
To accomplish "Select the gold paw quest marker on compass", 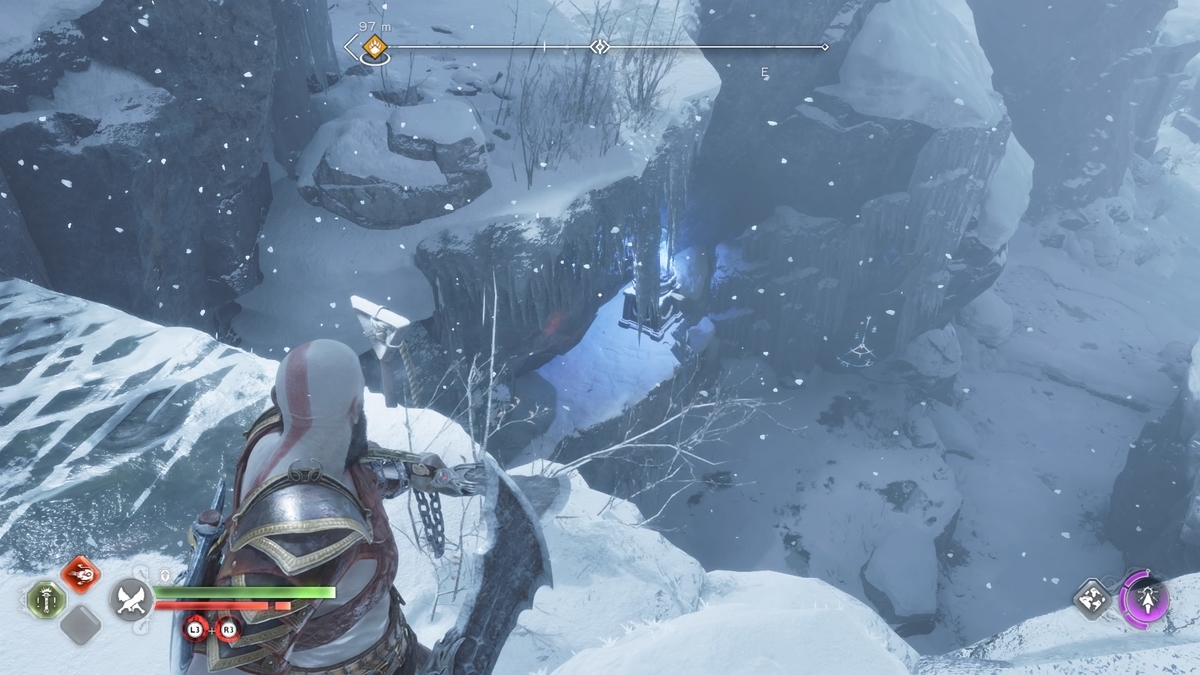I will (x=375, y=45).
